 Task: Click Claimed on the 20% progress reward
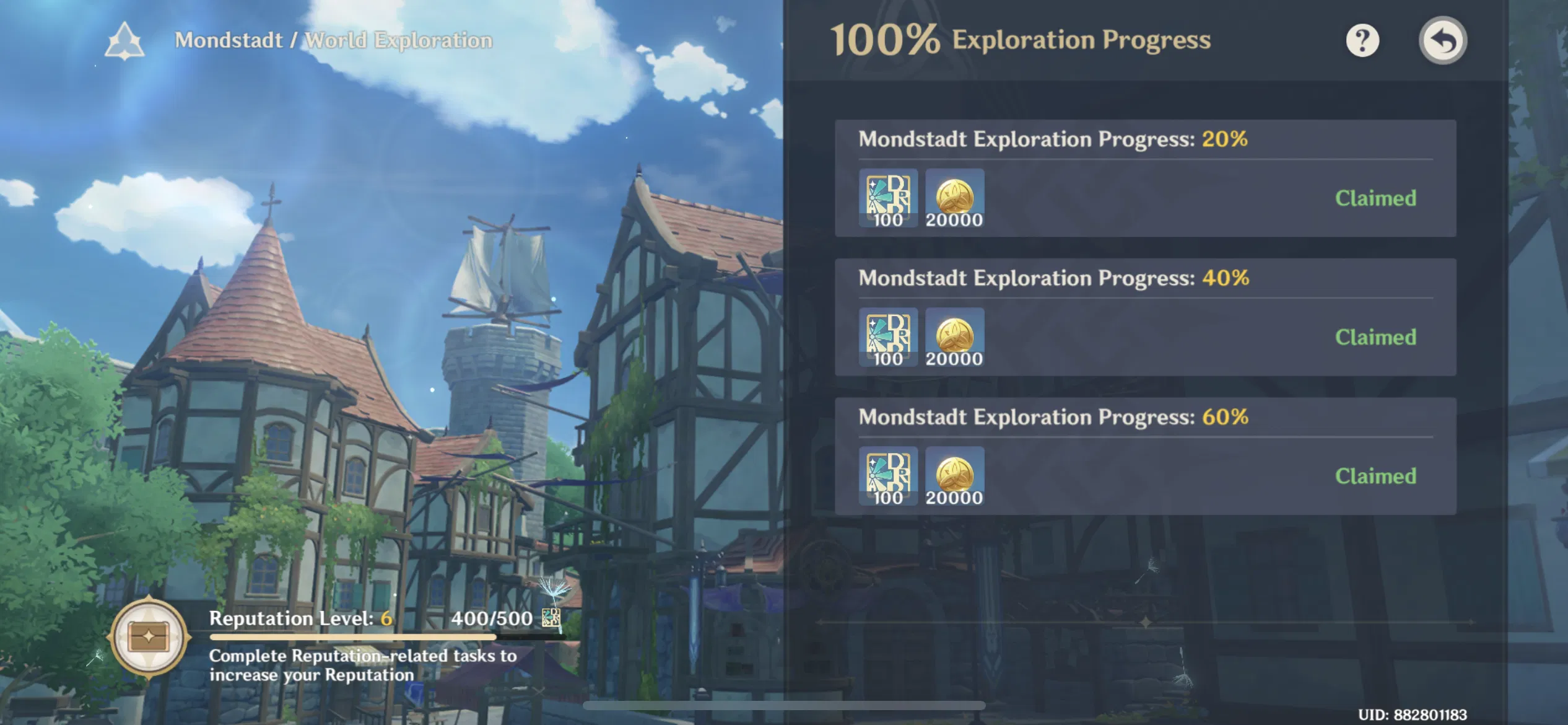point(1374,197)
